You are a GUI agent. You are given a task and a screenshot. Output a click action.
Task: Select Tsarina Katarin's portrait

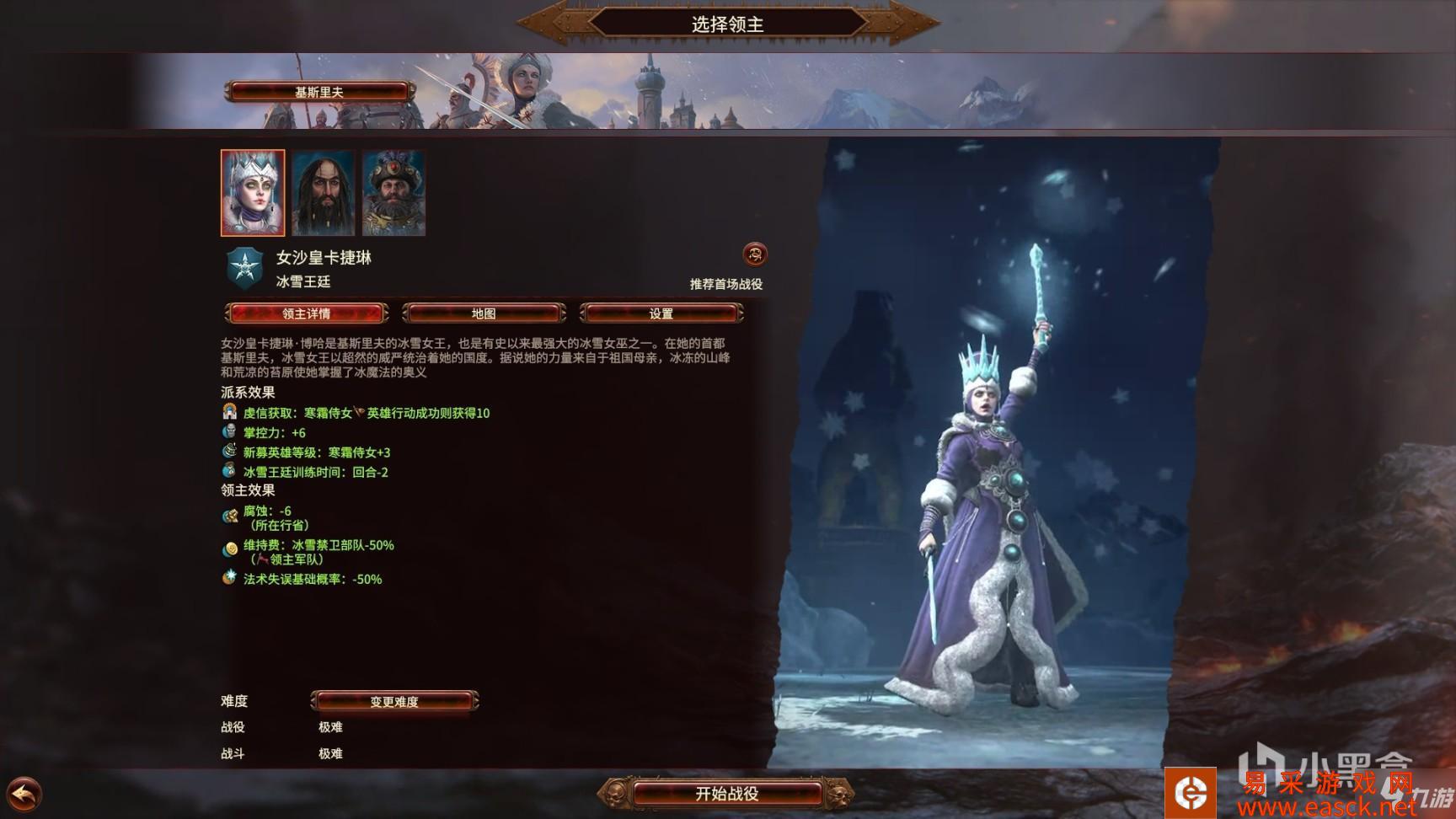[x=252, y=194]
